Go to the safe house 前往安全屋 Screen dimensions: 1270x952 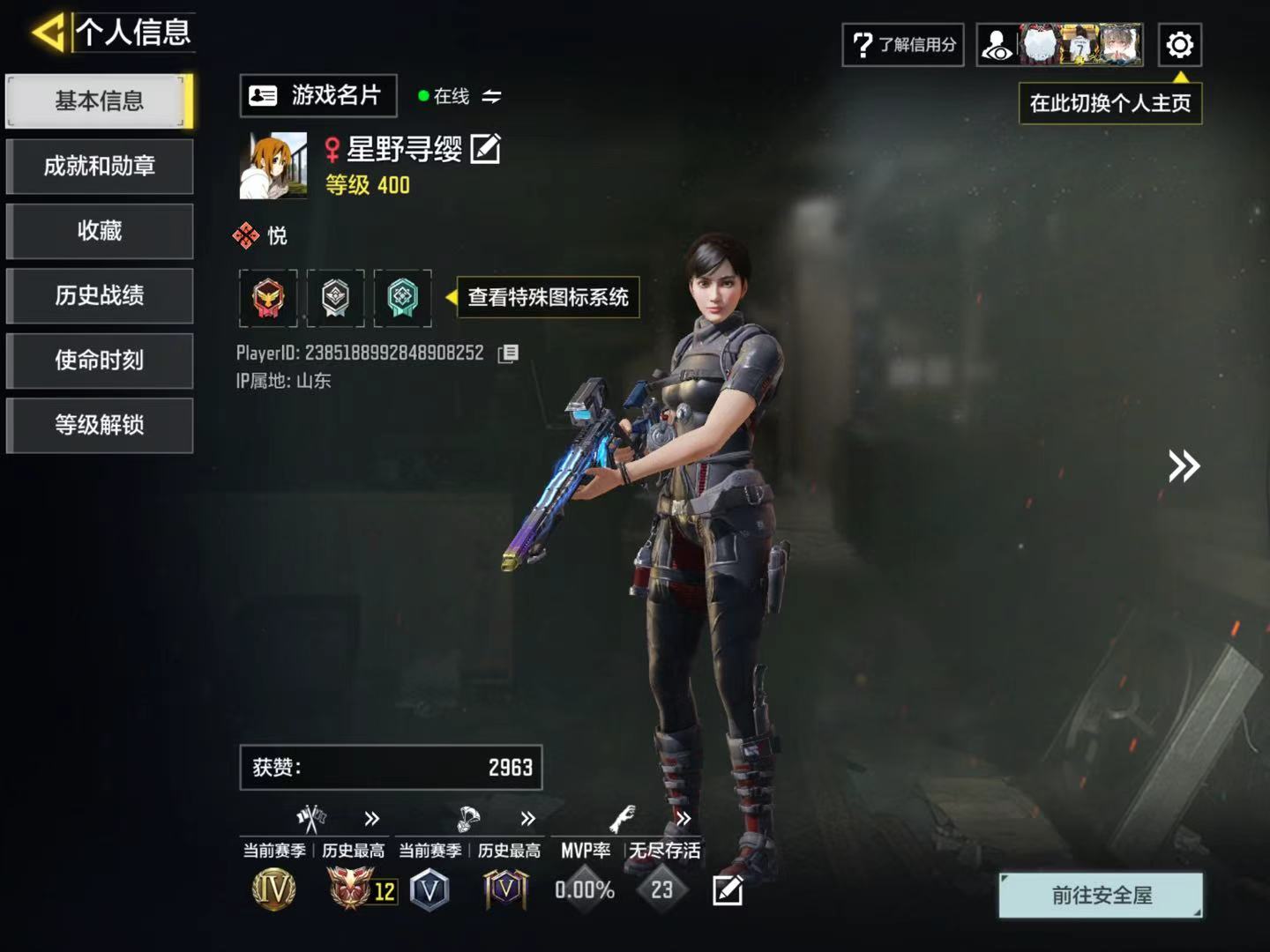coord(1101,896)
